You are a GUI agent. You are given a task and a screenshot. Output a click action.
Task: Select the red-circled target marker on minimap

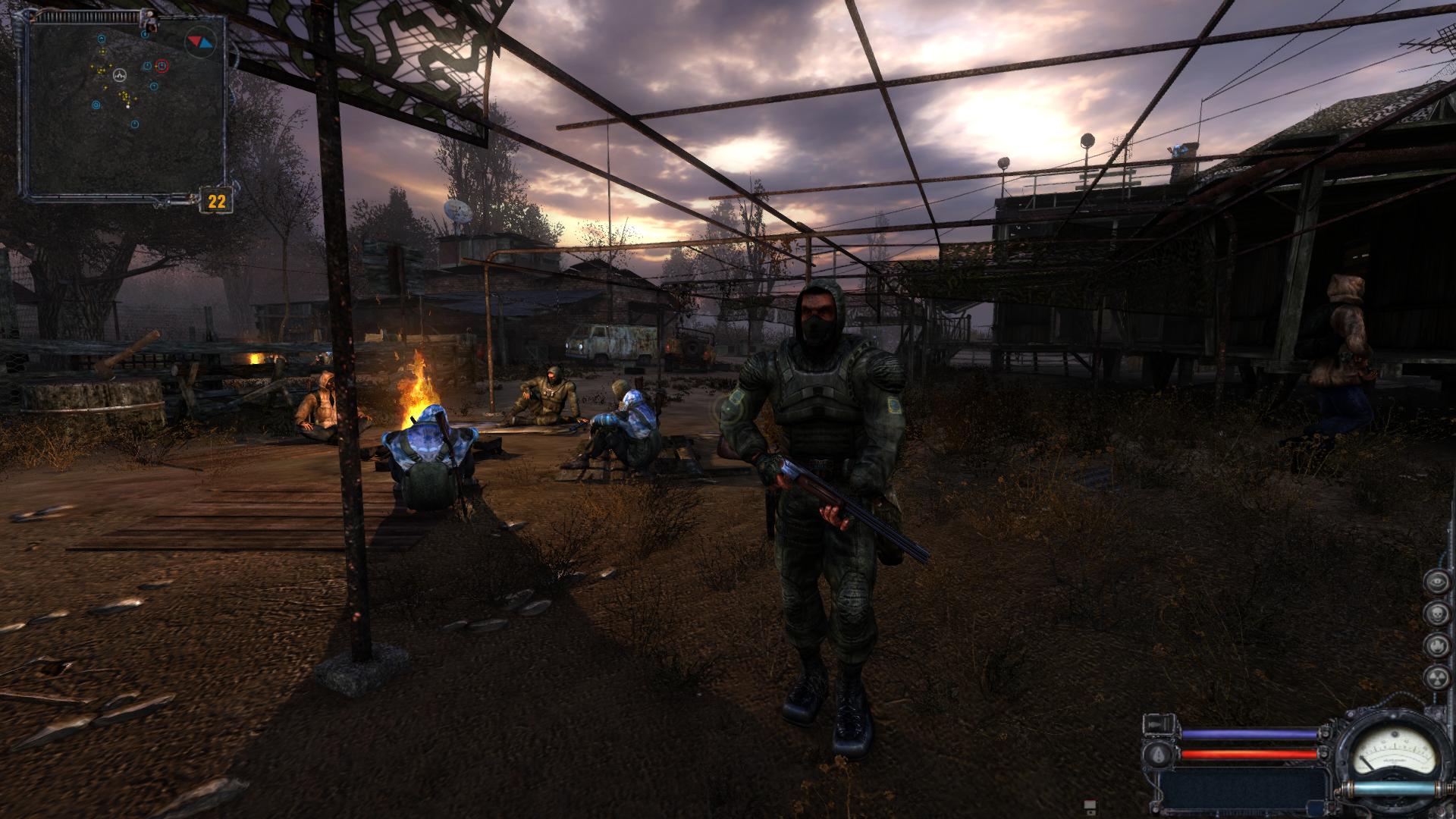click(x=160, y=66)
